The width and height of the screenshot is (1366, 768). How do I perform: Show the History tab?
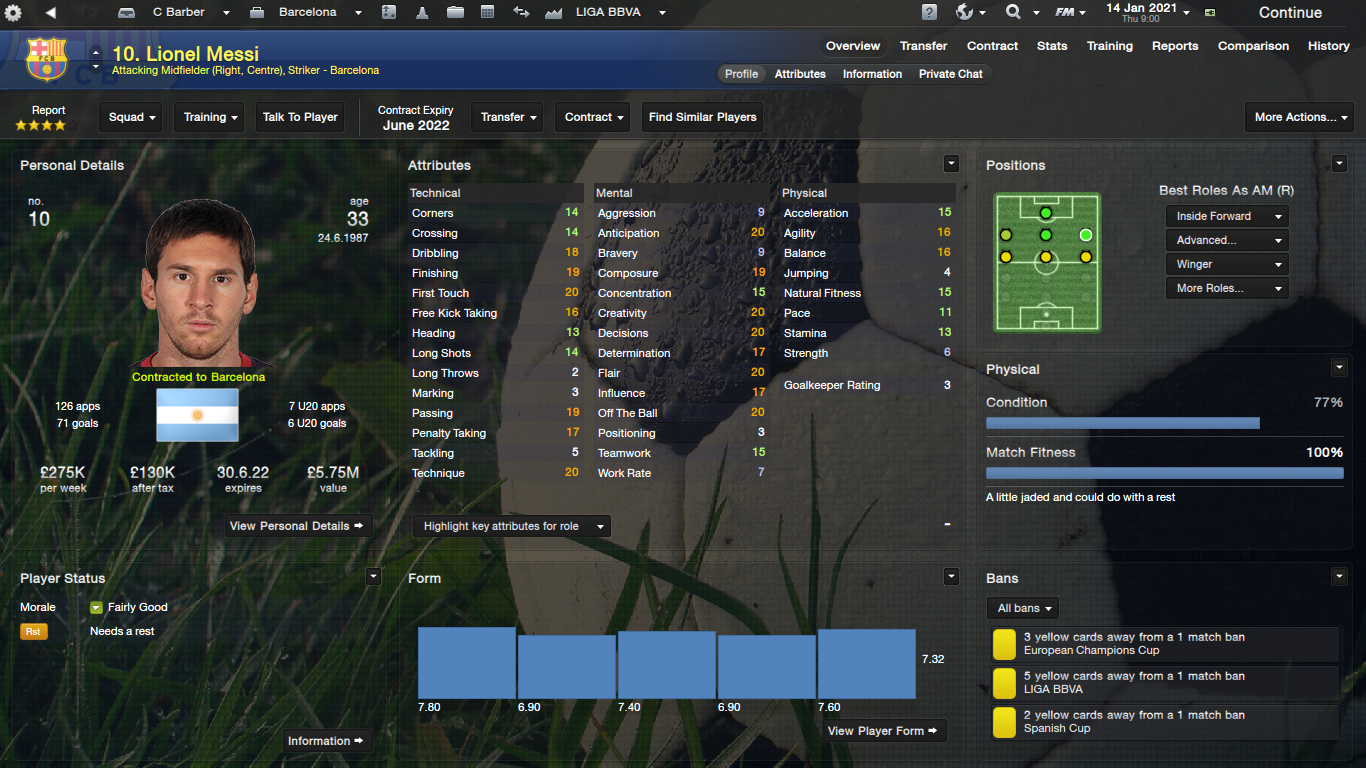[1328, 46]
